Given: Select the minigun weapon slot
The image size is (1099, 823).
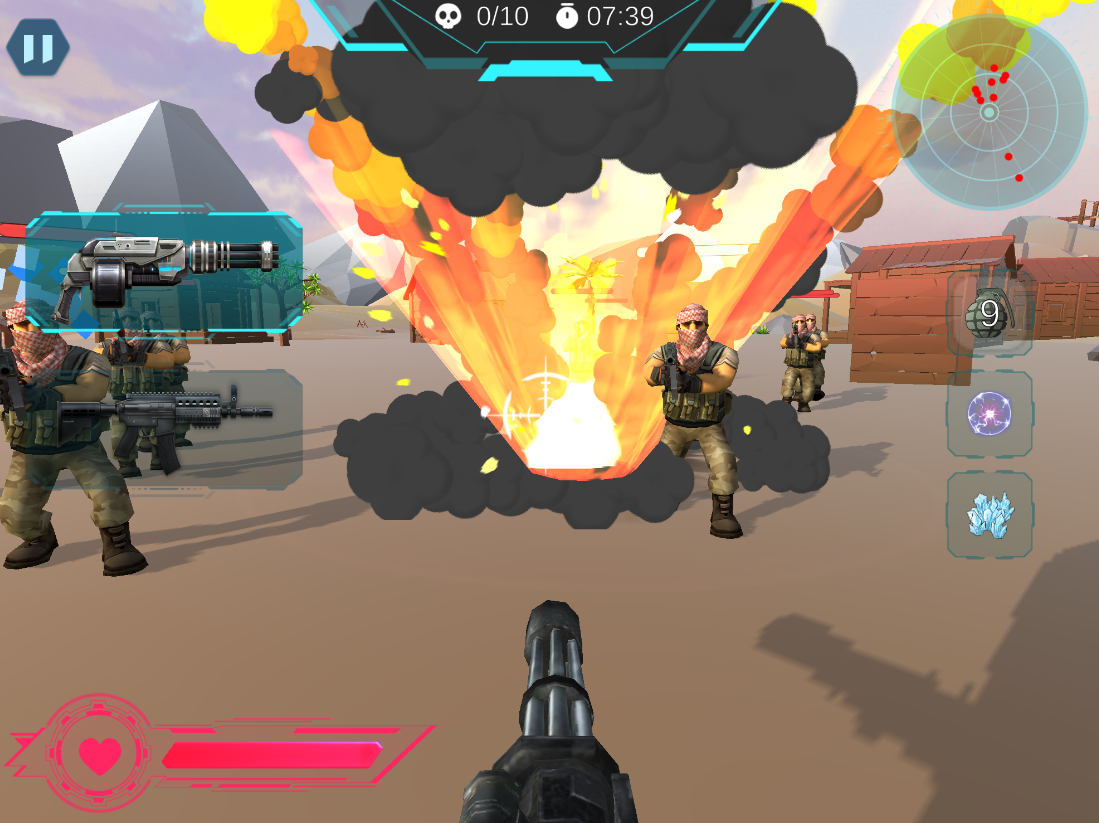Looking at the screenshot, I should [165, 272].
